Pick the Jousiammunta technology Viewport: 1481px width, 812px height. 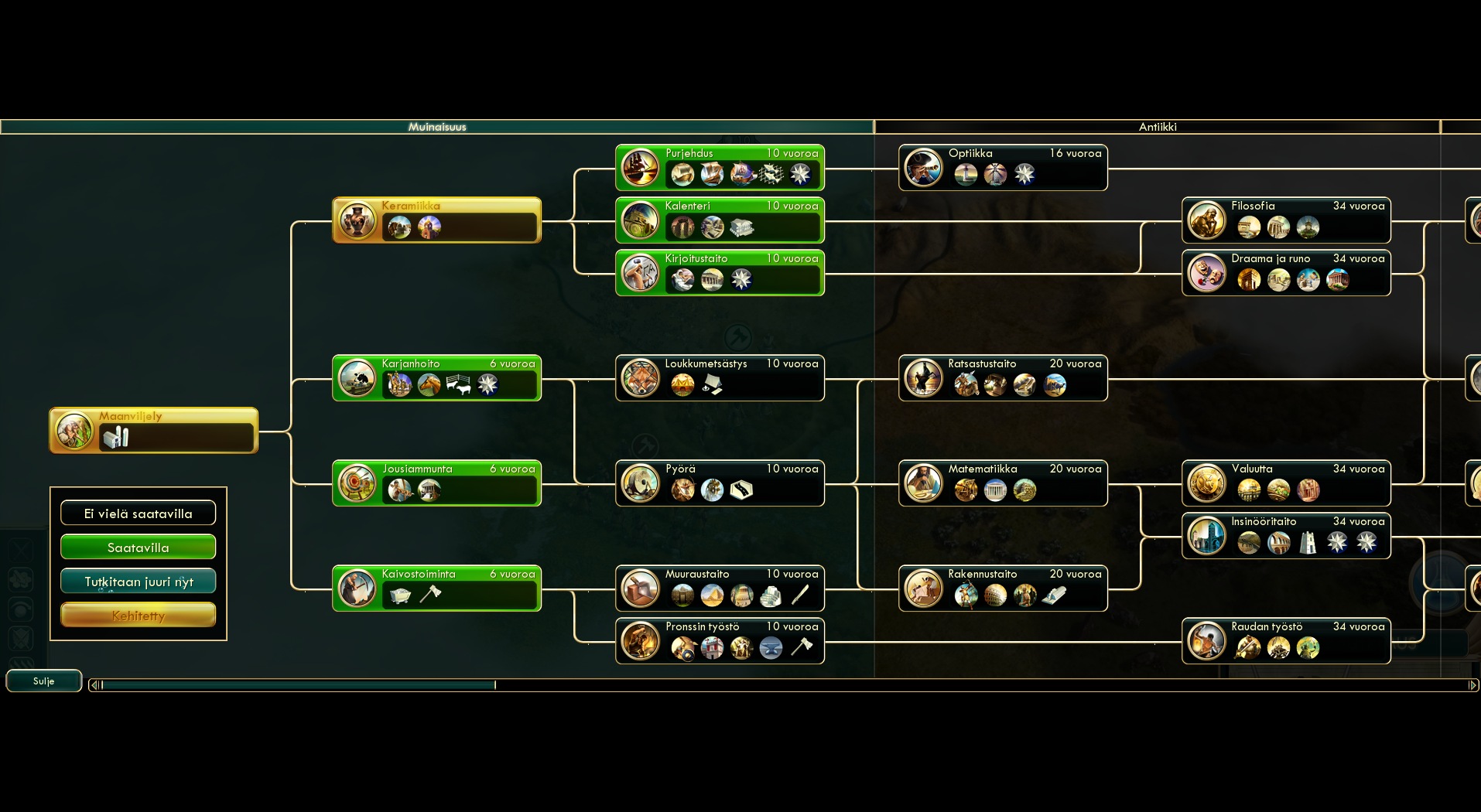(x=436, y=483)
